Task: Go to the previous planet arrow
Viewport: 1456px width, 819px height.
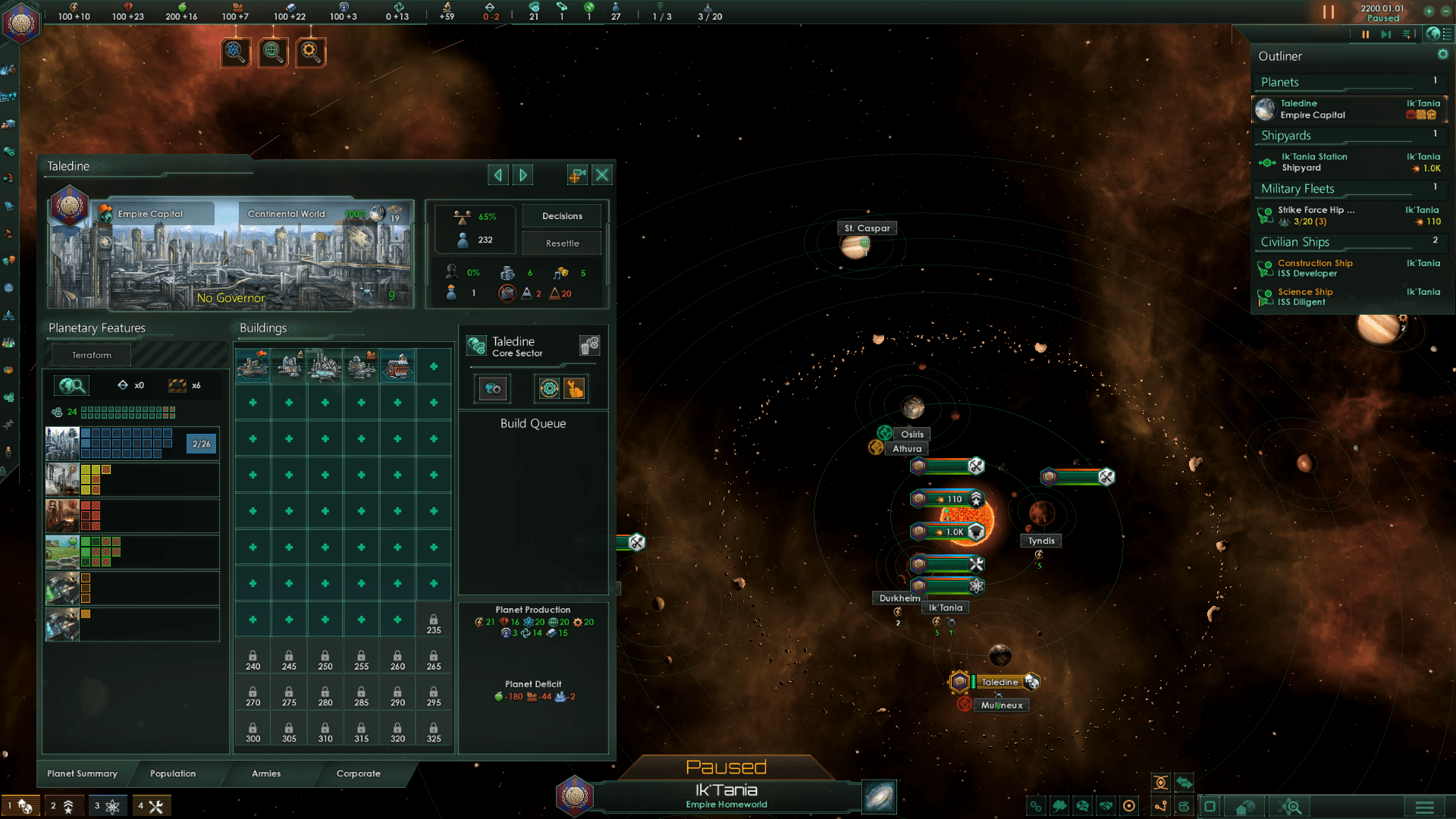Action: click(x=498, y=175)
